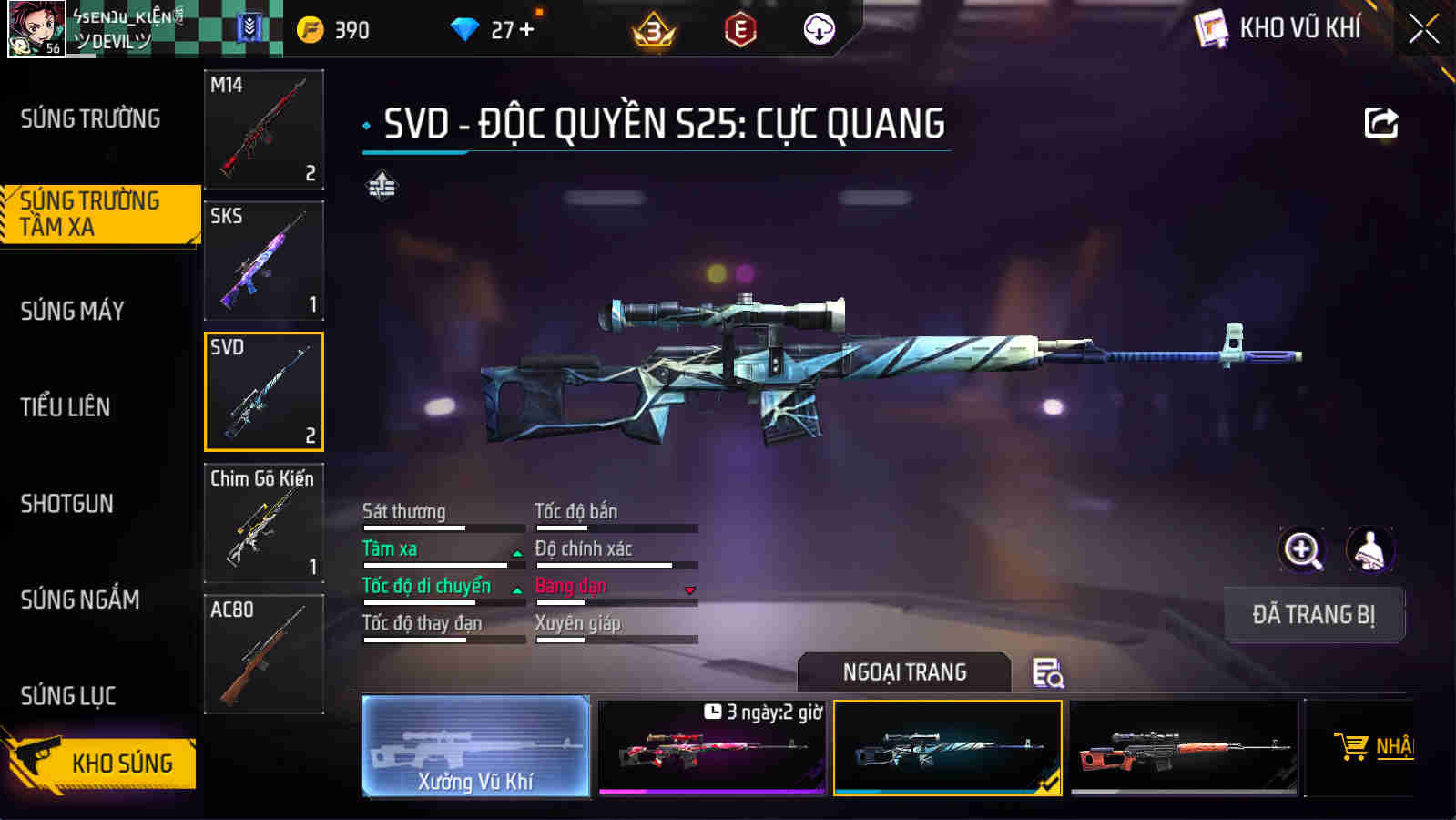Select SÚNG MÁY in the sidebar
The image size is (1456, 820).
(x=73, y=311)
